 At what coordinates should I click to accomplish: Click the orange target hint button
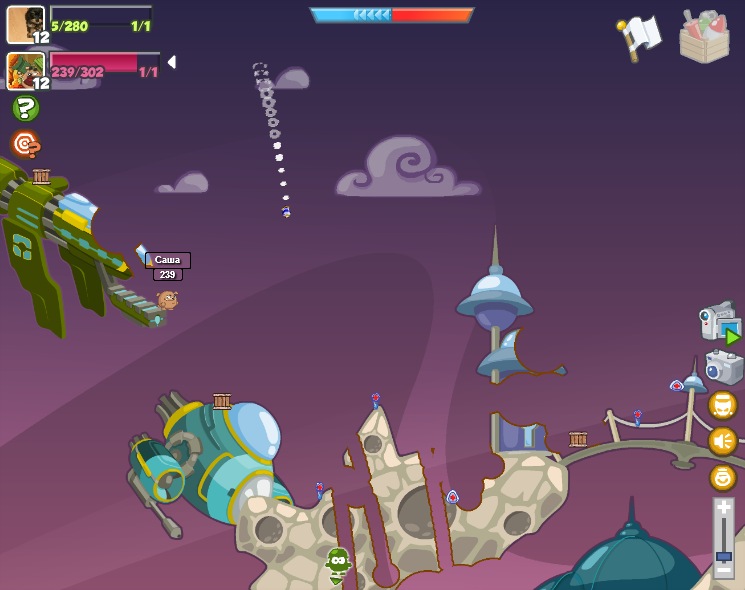point(25,144)
